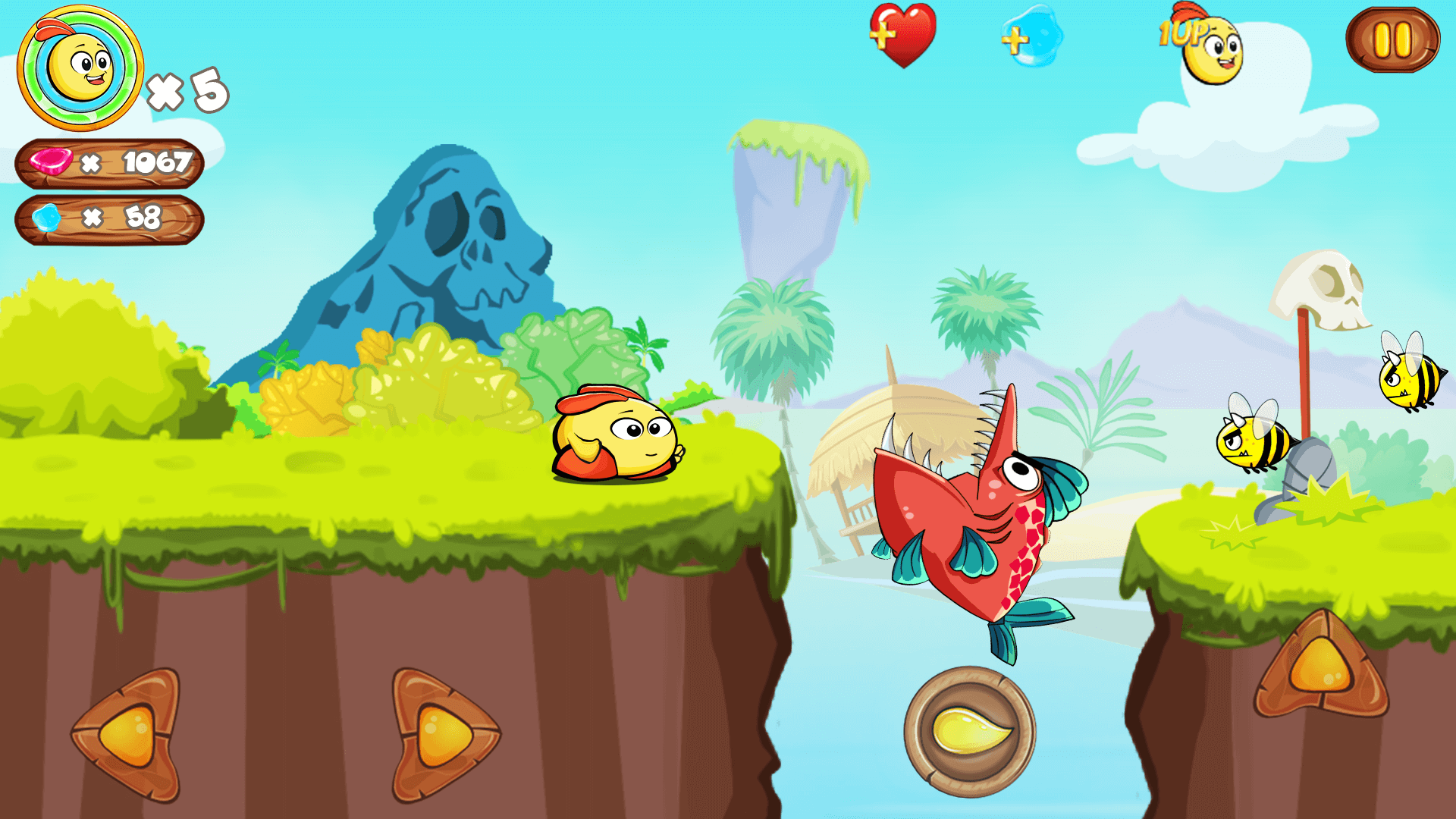
Task: Tap the +heart power-up icon
Action: click(x=902, y=38)
